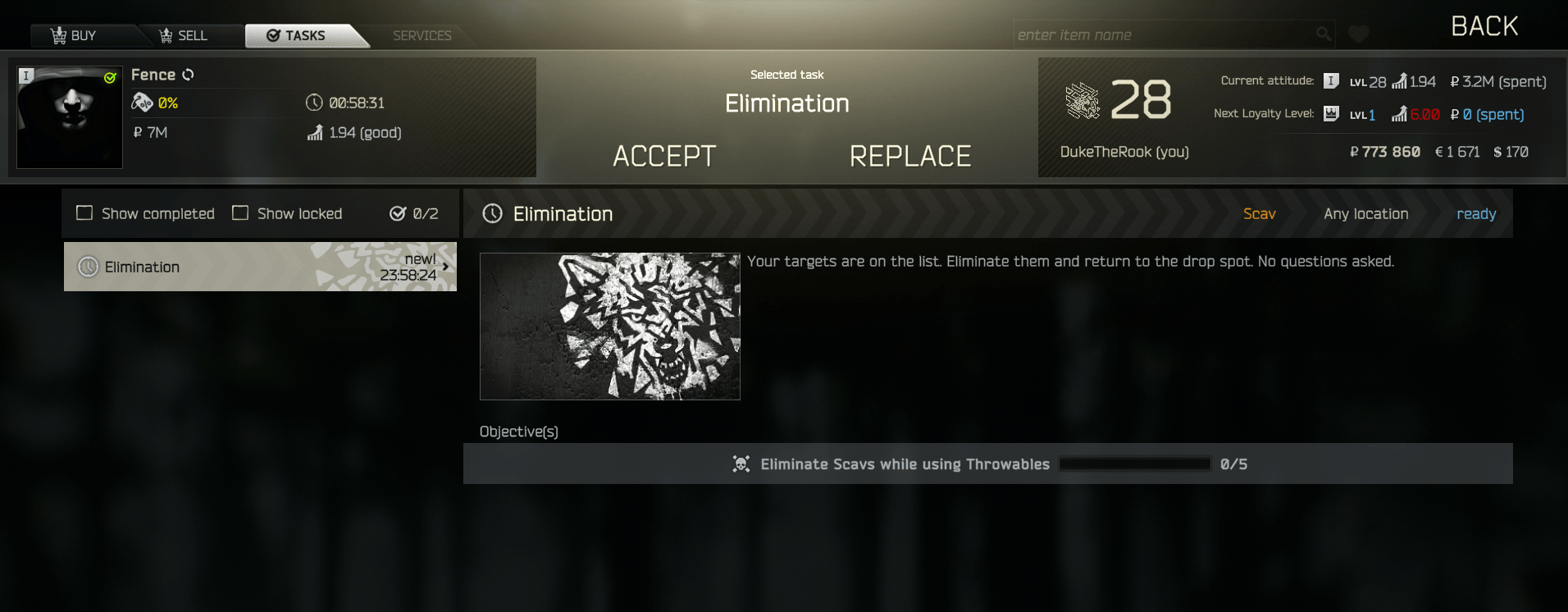Click the skull icon beside Eliminate Scavs objective

click(741, 464)
